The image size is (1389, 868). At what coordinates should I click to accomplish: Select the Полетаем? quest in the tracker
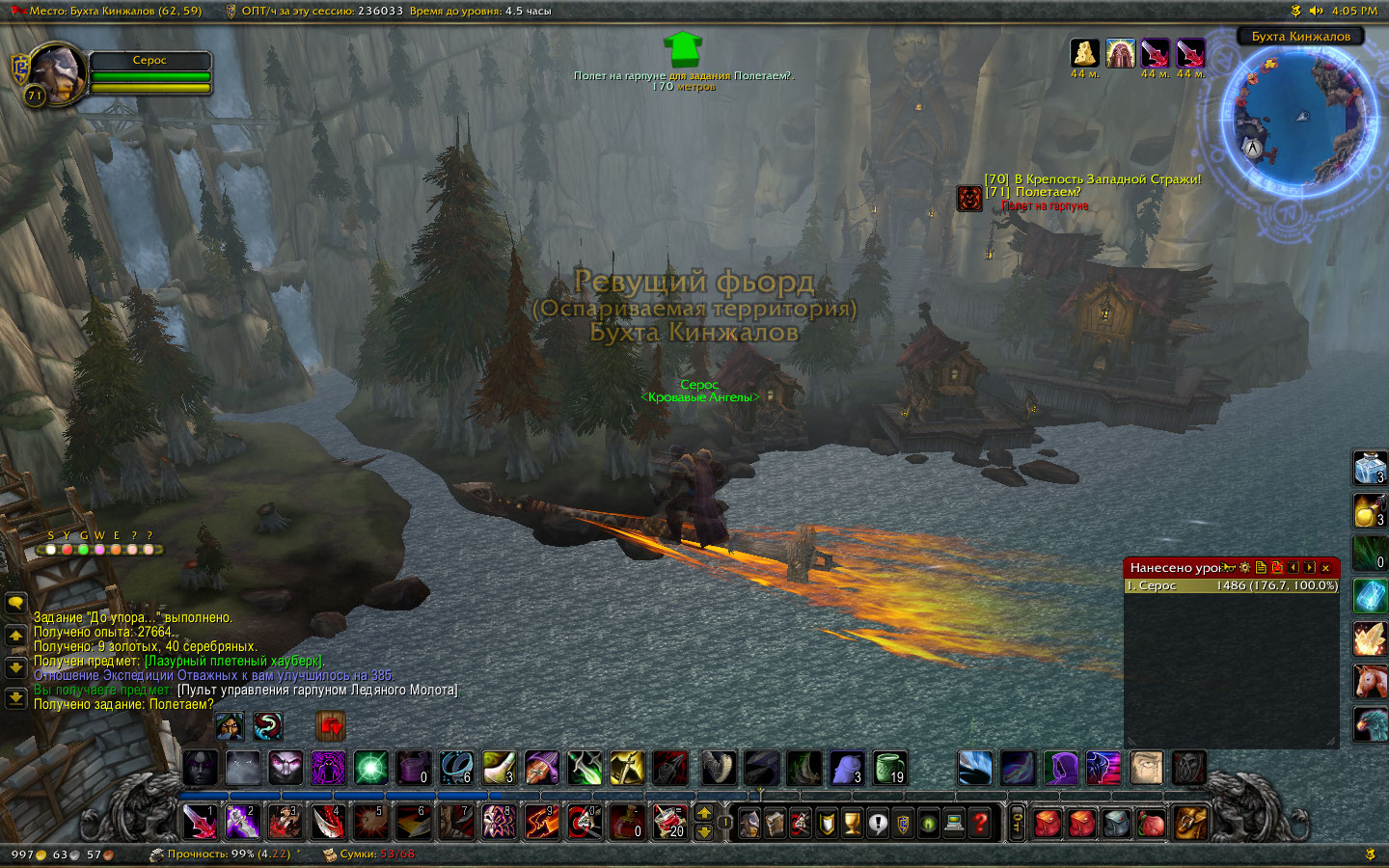point(1048,192)
